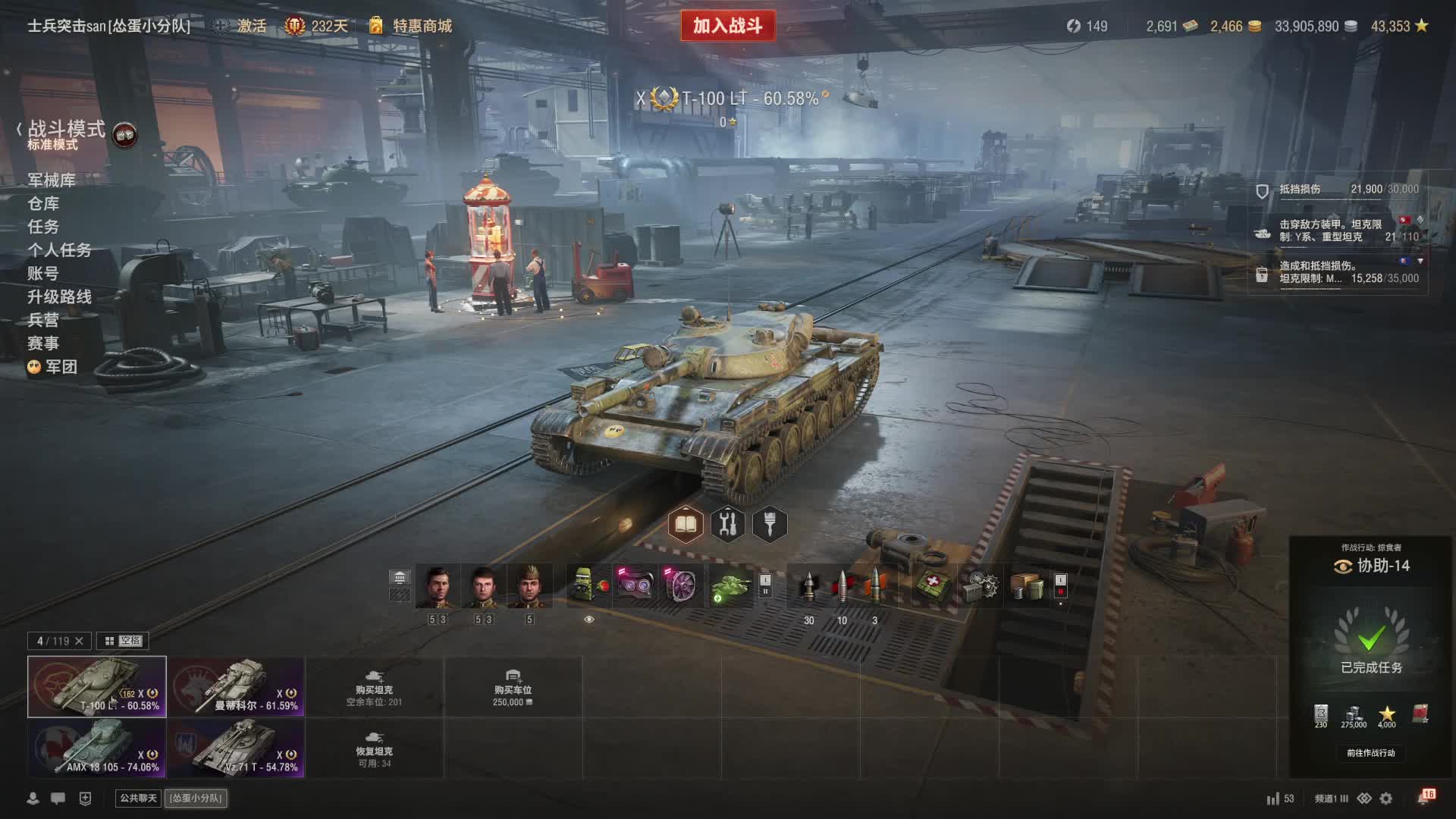Choose the Vz.71 T tank card

pyautogui.click(x=236, y=748)
